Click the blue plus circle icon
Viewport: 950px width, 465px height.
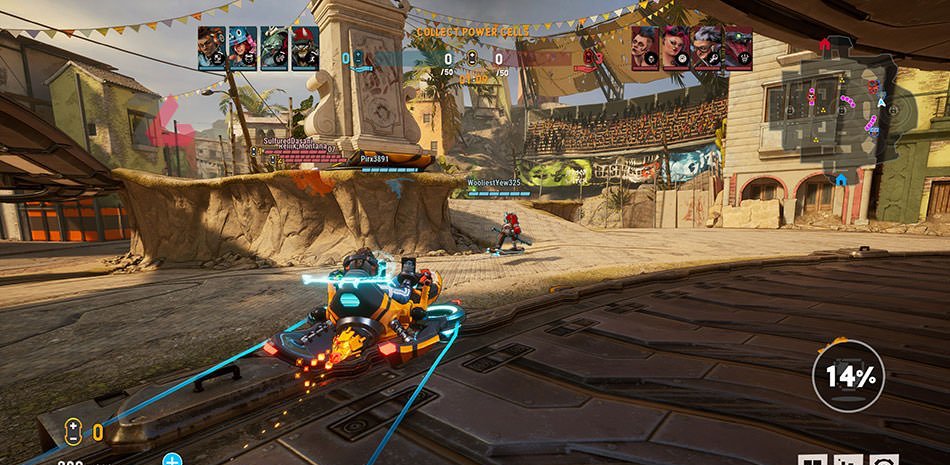click(x=172, y=460)
